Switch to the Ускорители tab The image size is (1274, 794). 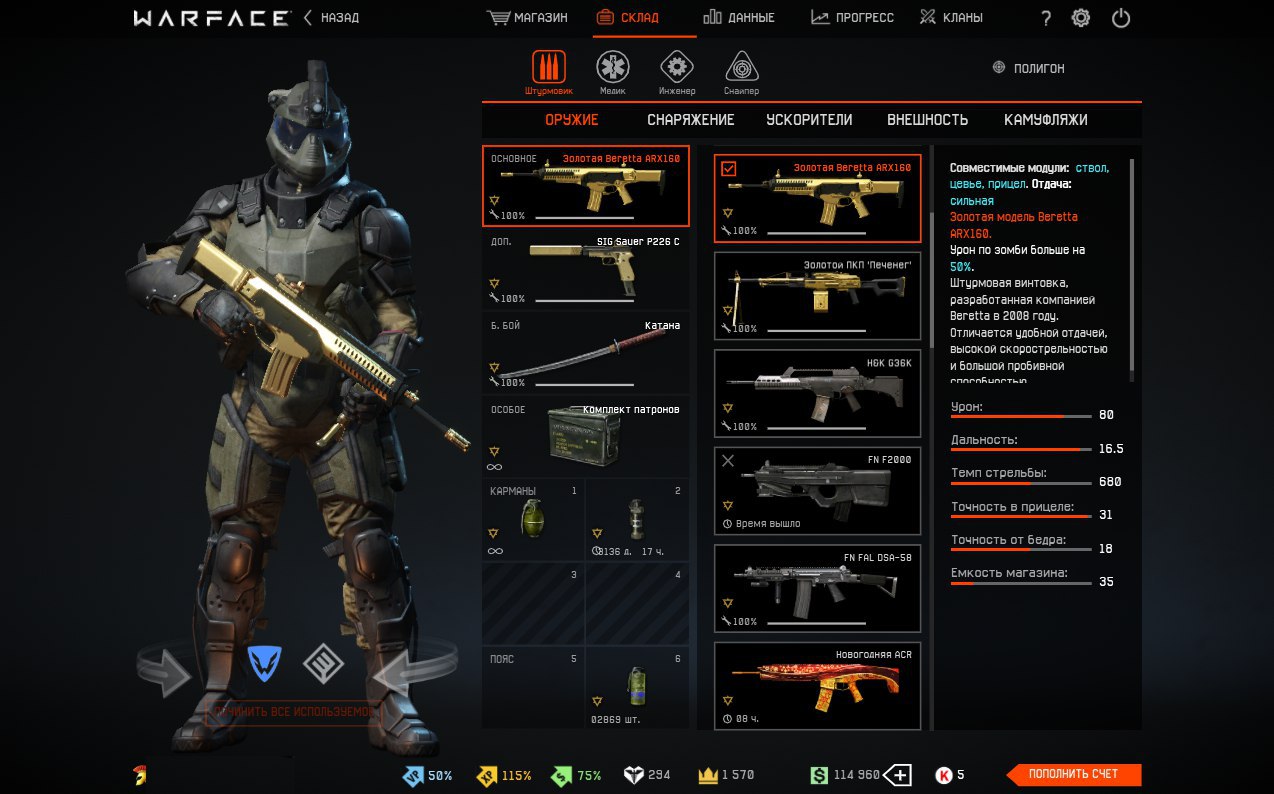click(809, 120)
